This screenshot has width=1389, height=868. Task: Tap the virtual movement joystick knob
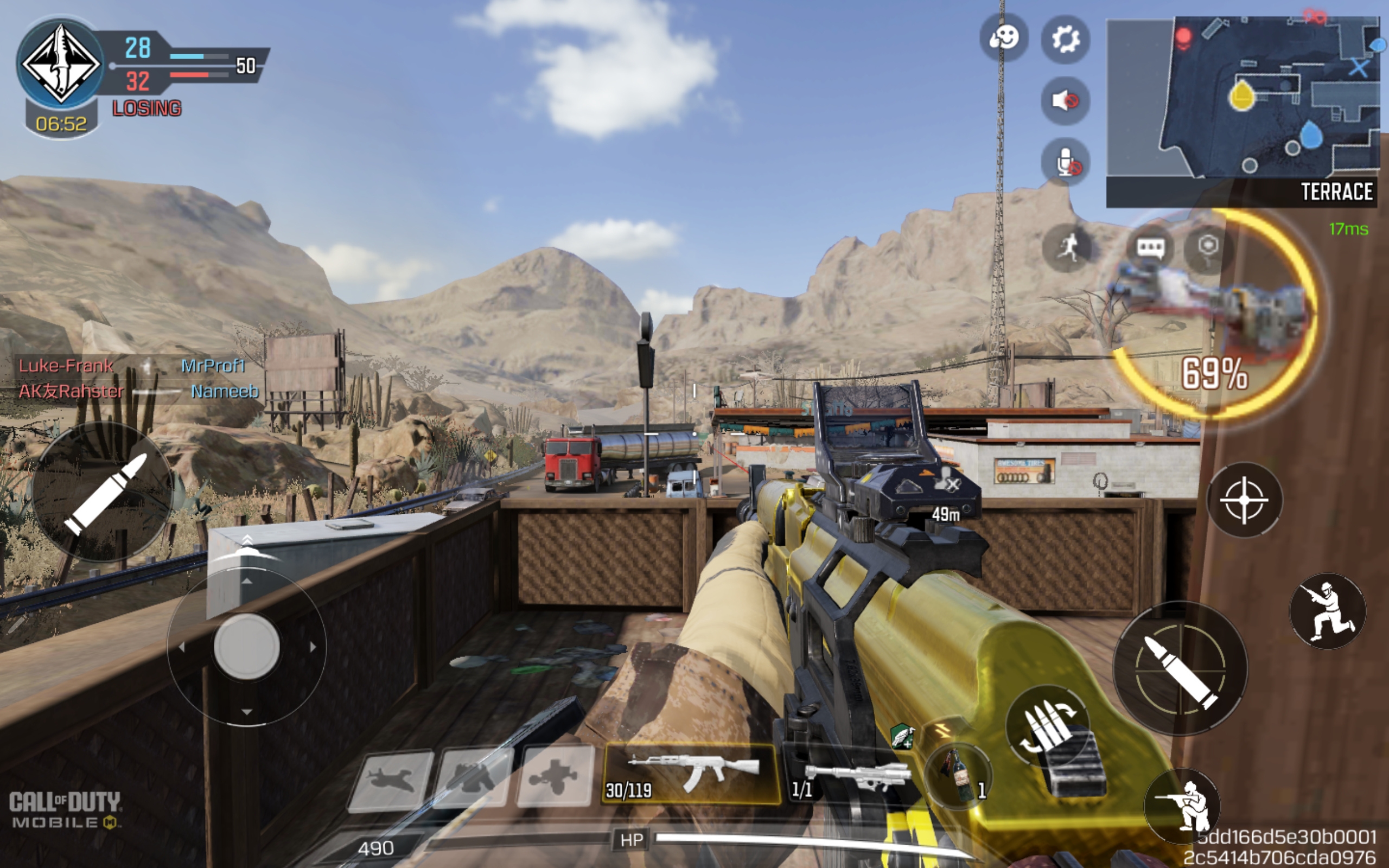[x=247, y=647]
